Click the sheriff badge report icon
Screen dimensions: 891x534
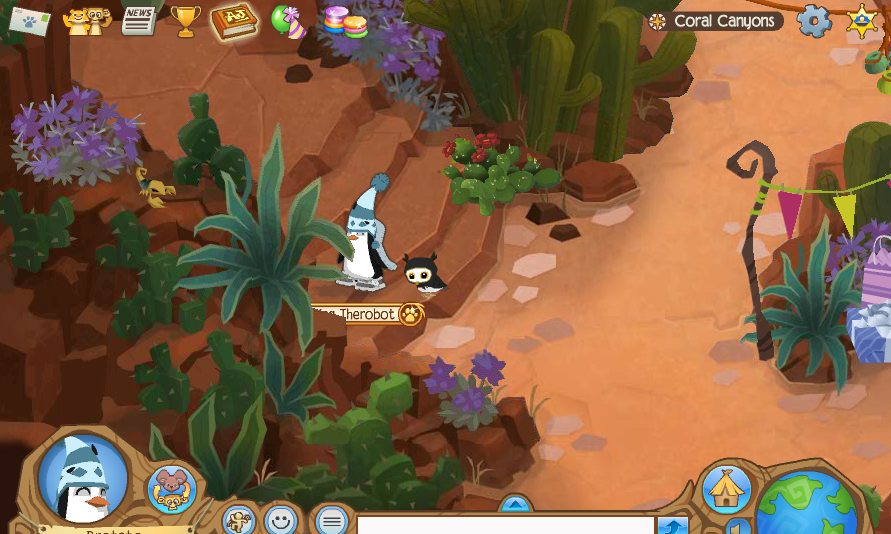point(862,21)
